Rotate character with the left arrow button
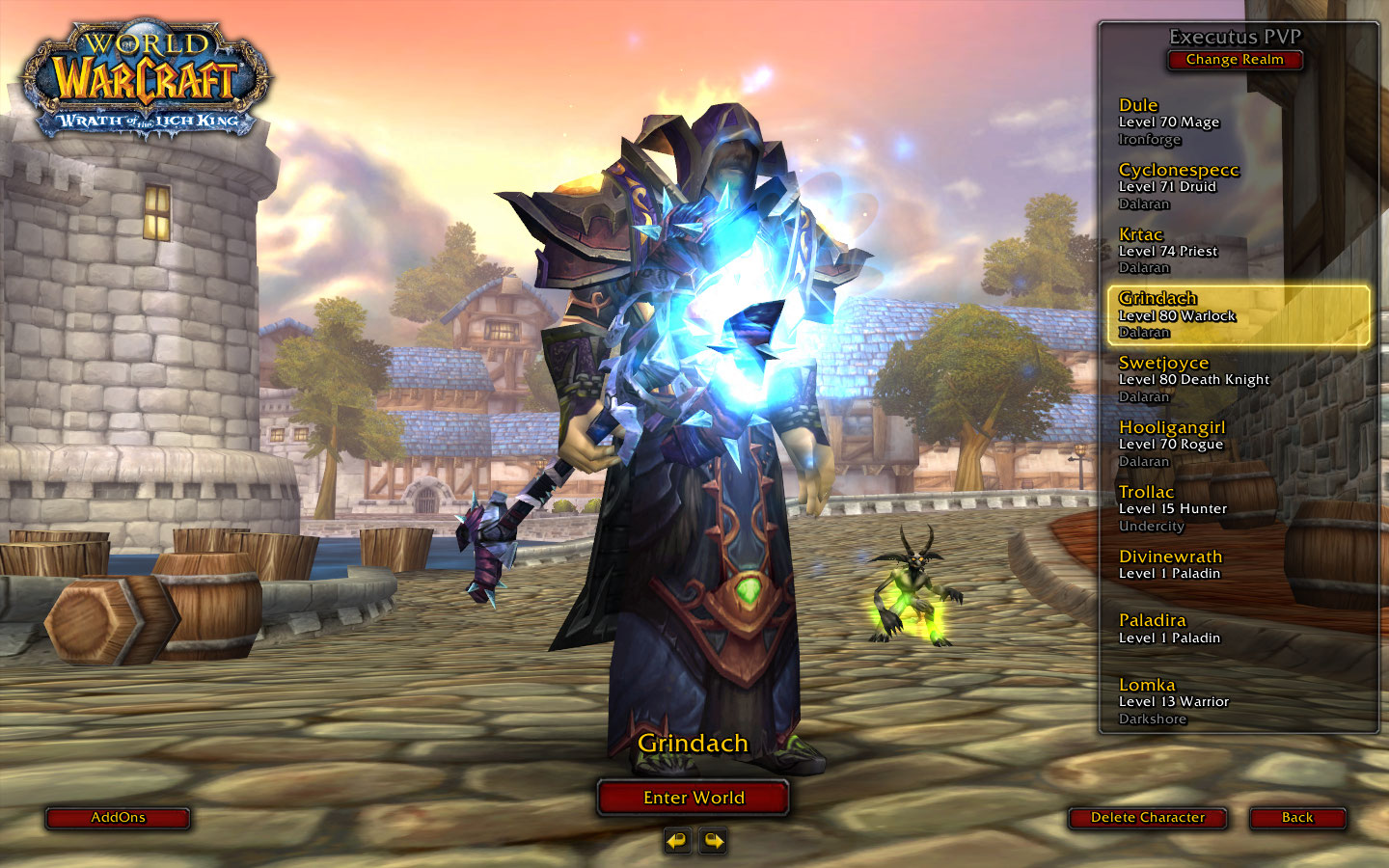This screenshot has width=1389, height=868. click(677, 841)
